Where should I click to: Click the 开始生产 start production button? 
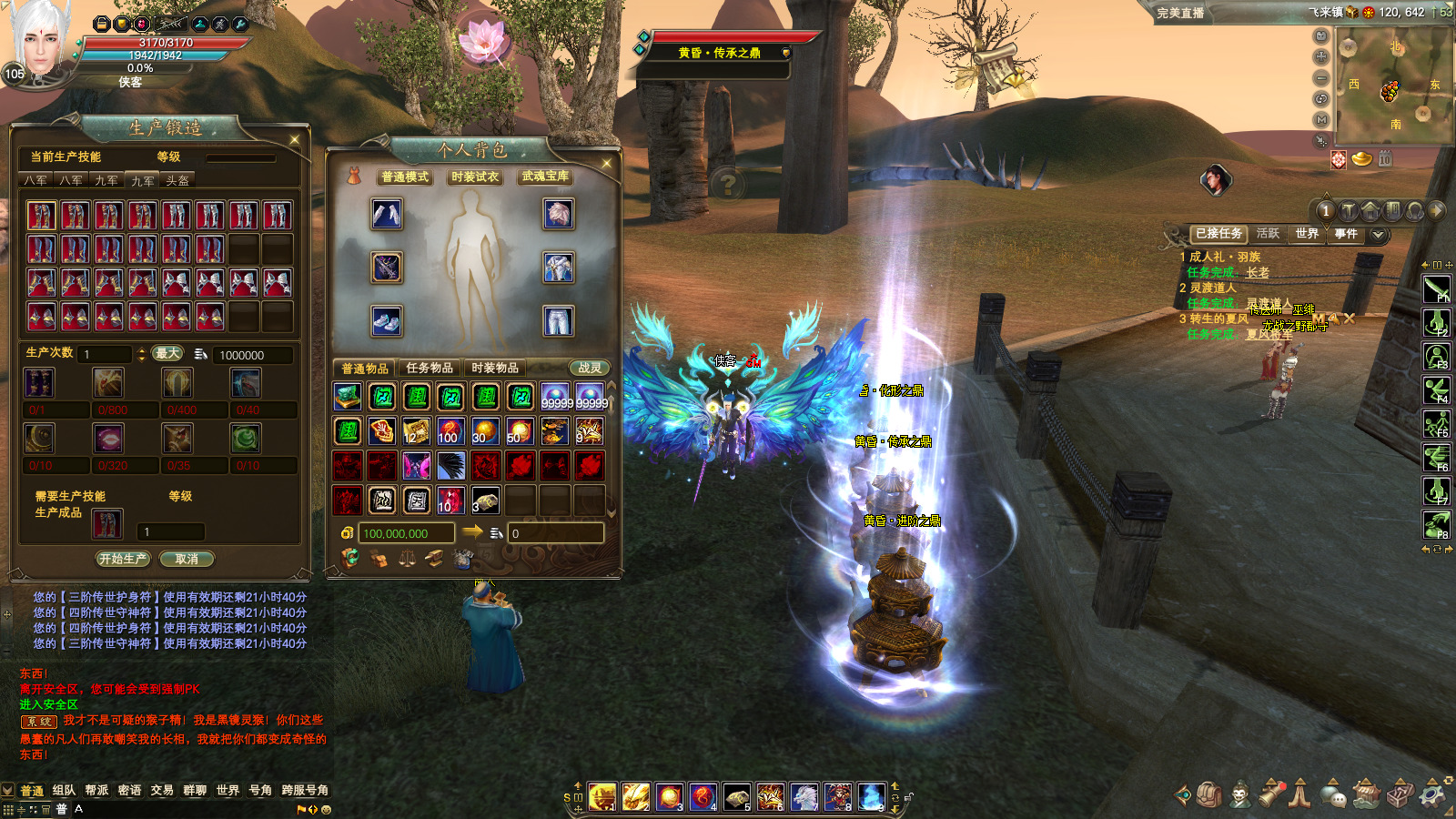tap(123, 559)
